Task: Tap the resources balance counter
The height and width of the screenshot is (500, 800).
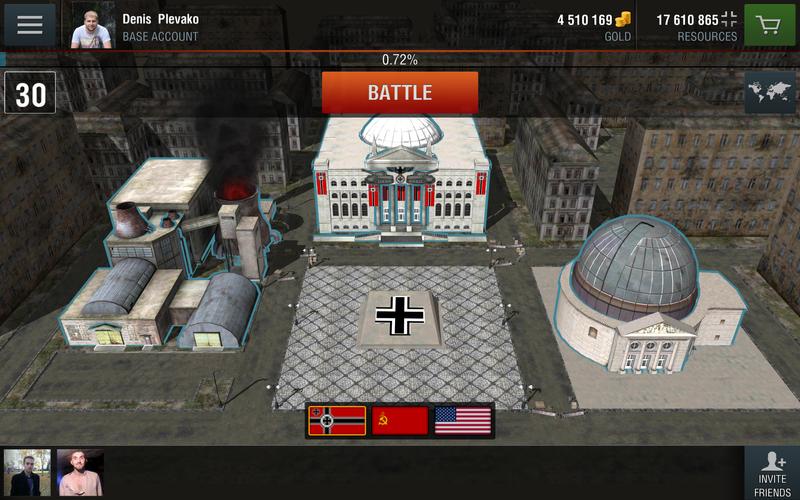Action: [x=697, y=25]
